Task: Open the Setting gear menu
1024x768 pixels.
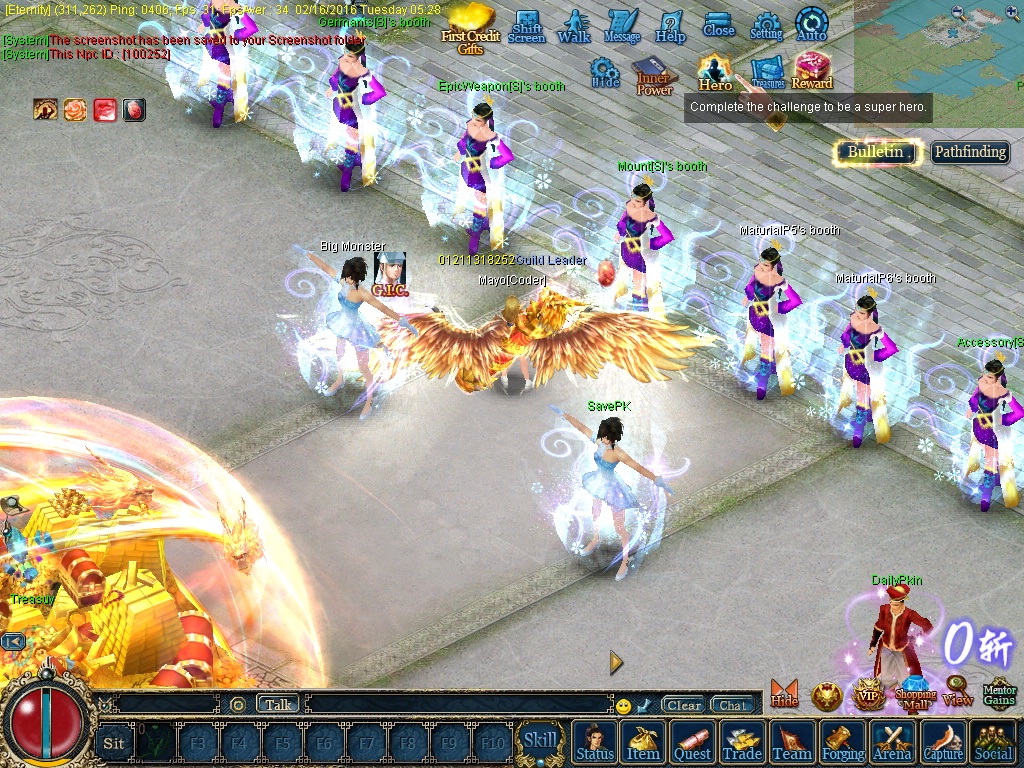Action: coord(766,26)
